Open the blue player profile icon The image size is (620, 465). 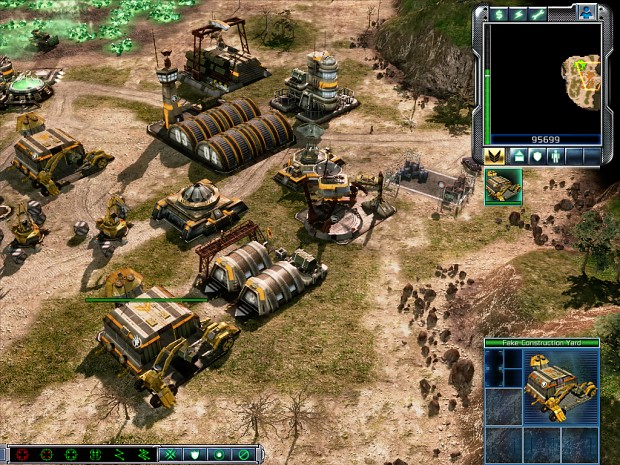tap(588, 12)
